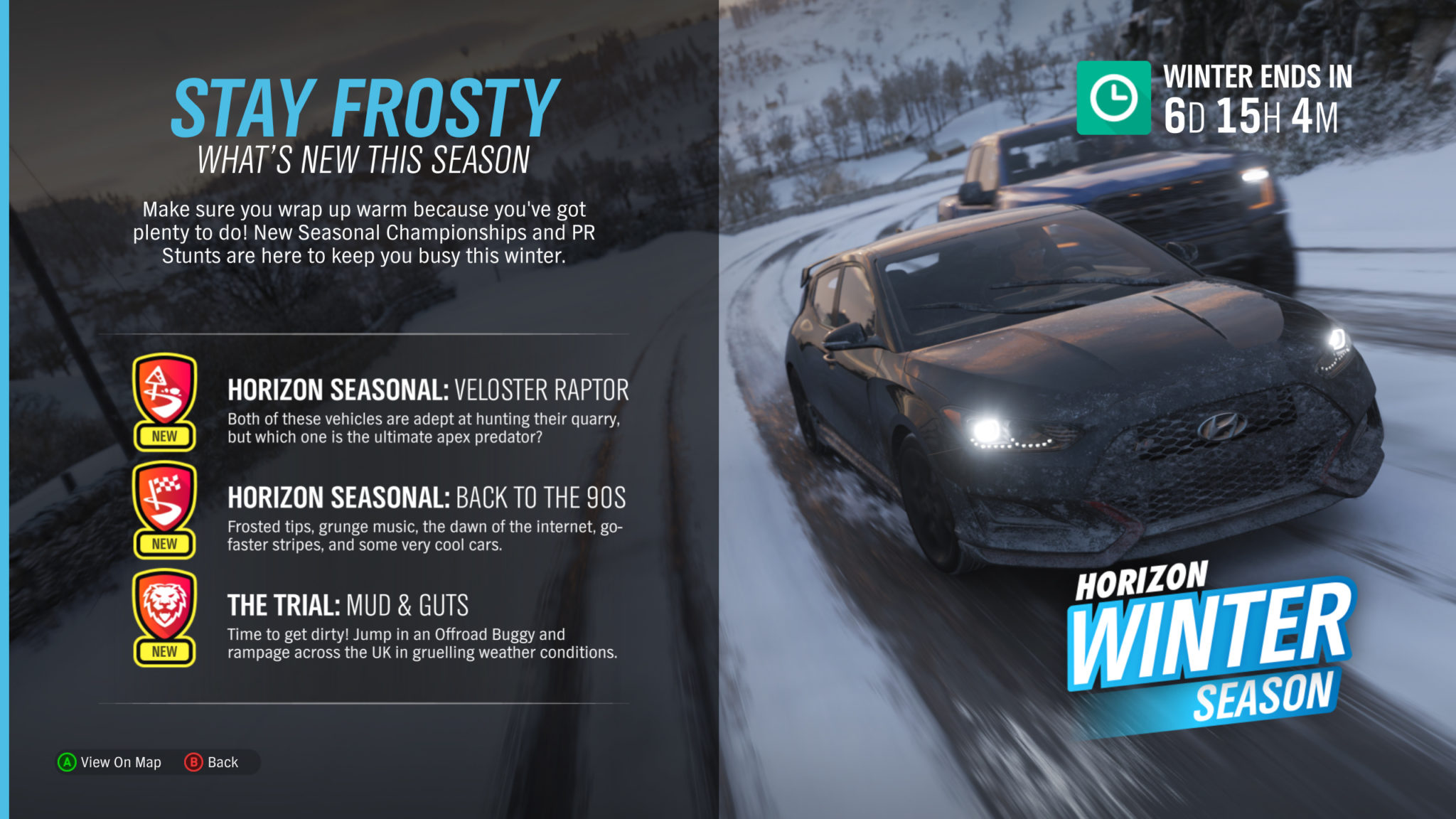Click the green A button icon
Viewport: 1456px width, 819px height.
pos(66,762)
